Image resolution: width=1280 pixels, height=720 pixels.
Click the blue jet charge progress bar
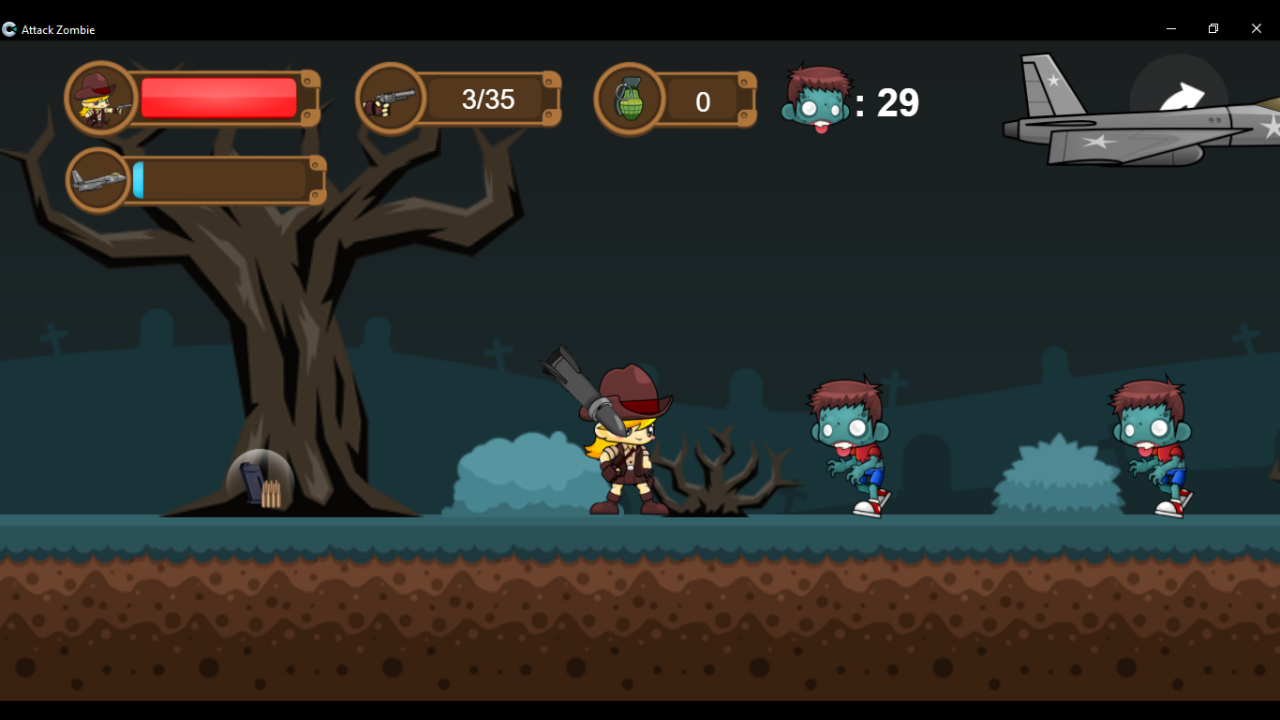point(140,180)
